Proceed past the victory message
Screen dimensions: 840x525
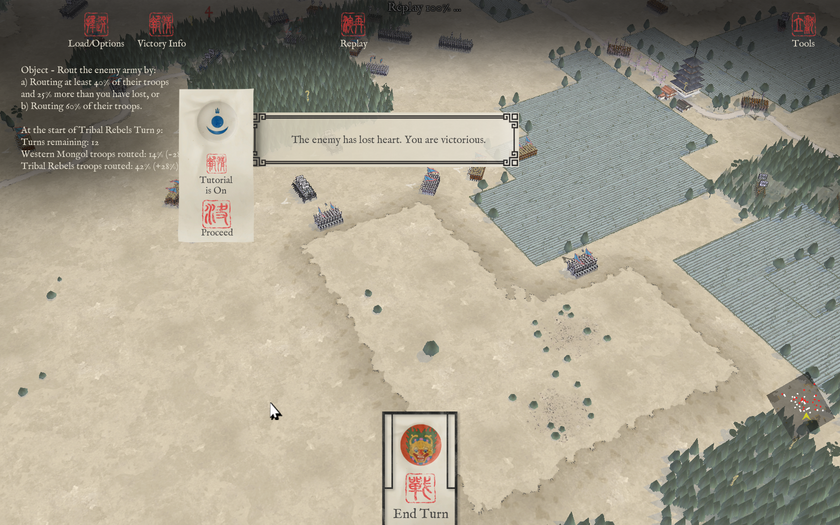(x=216, y=217)
